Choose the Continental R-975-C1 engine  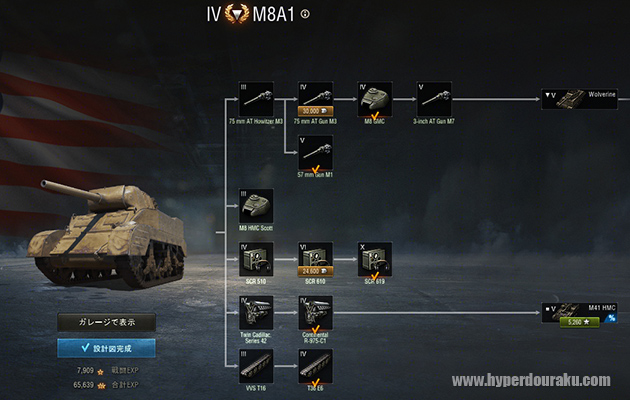coord(316,312)
